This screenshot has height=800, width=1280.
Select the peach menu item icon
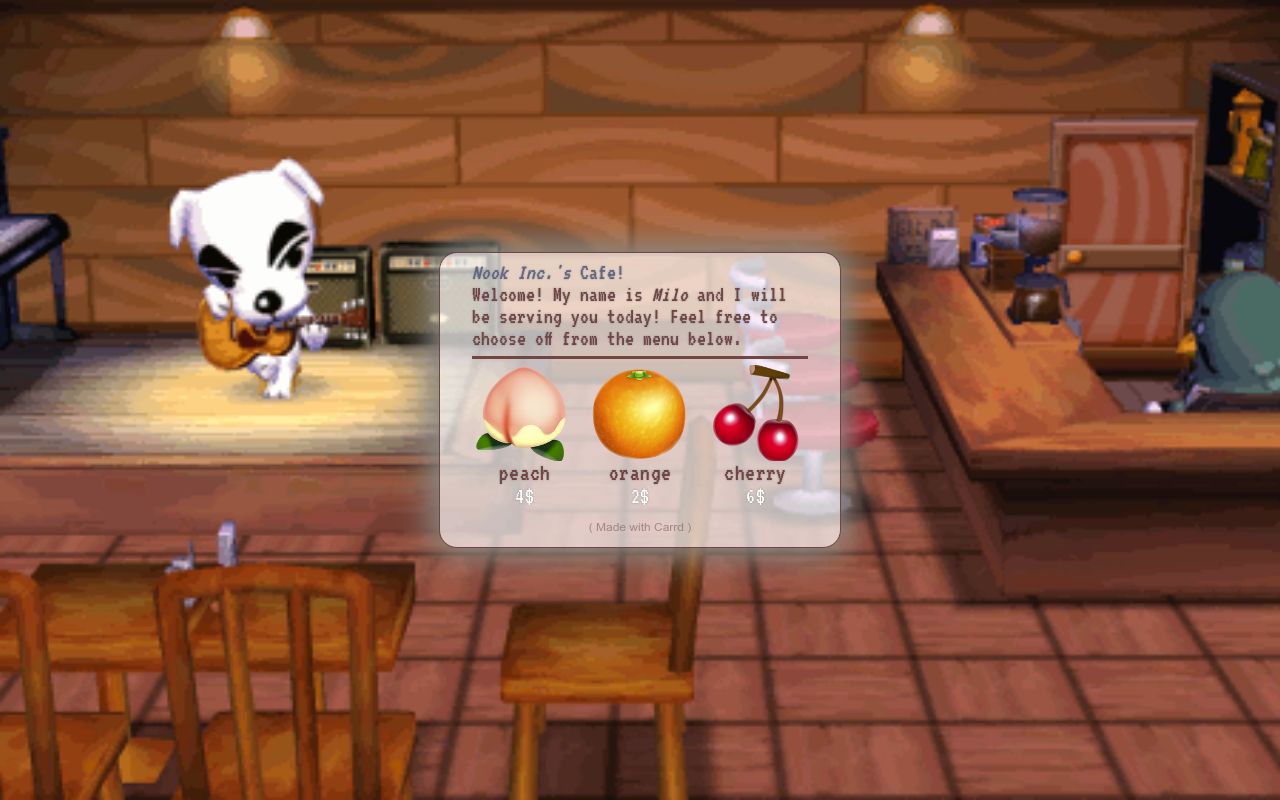pos(522,411)
